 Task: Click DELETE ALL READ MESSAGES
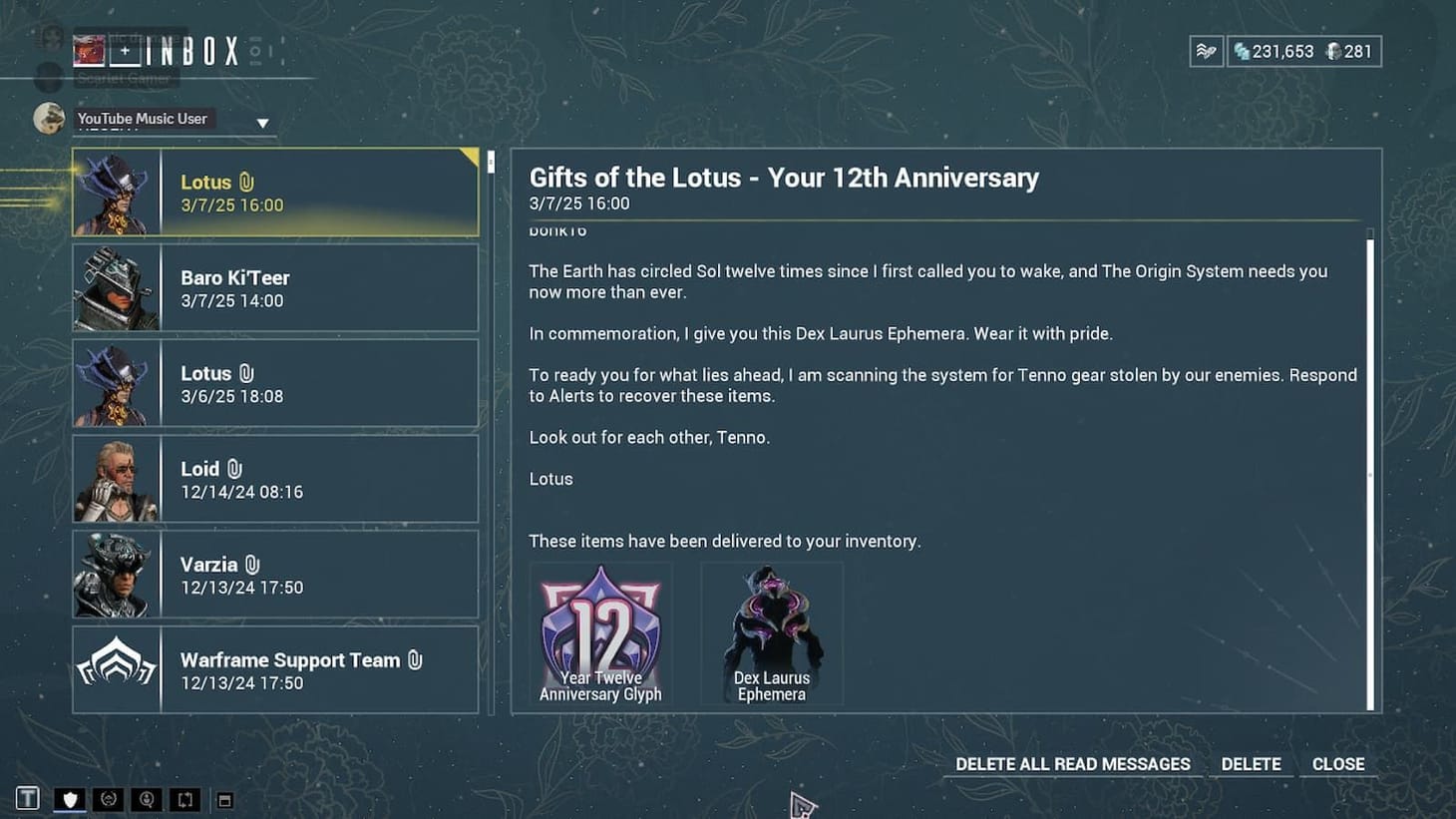[x=1072, y=763]
